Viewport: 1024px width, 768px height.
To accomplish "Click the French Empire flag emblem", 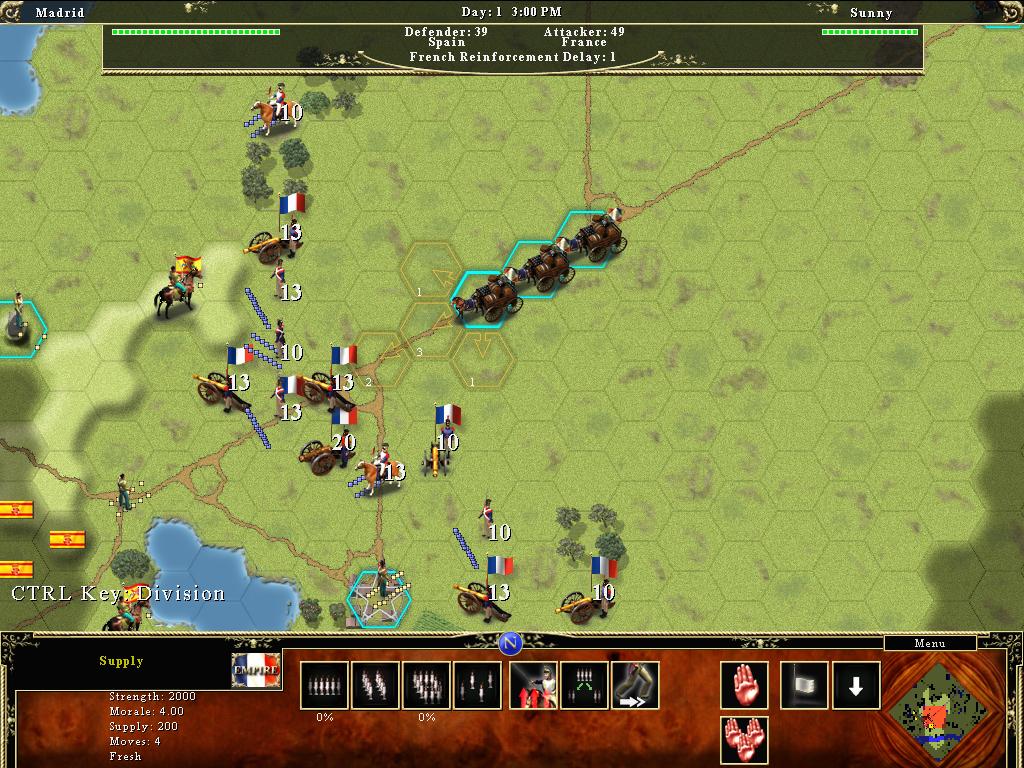I will pos(255,670).
